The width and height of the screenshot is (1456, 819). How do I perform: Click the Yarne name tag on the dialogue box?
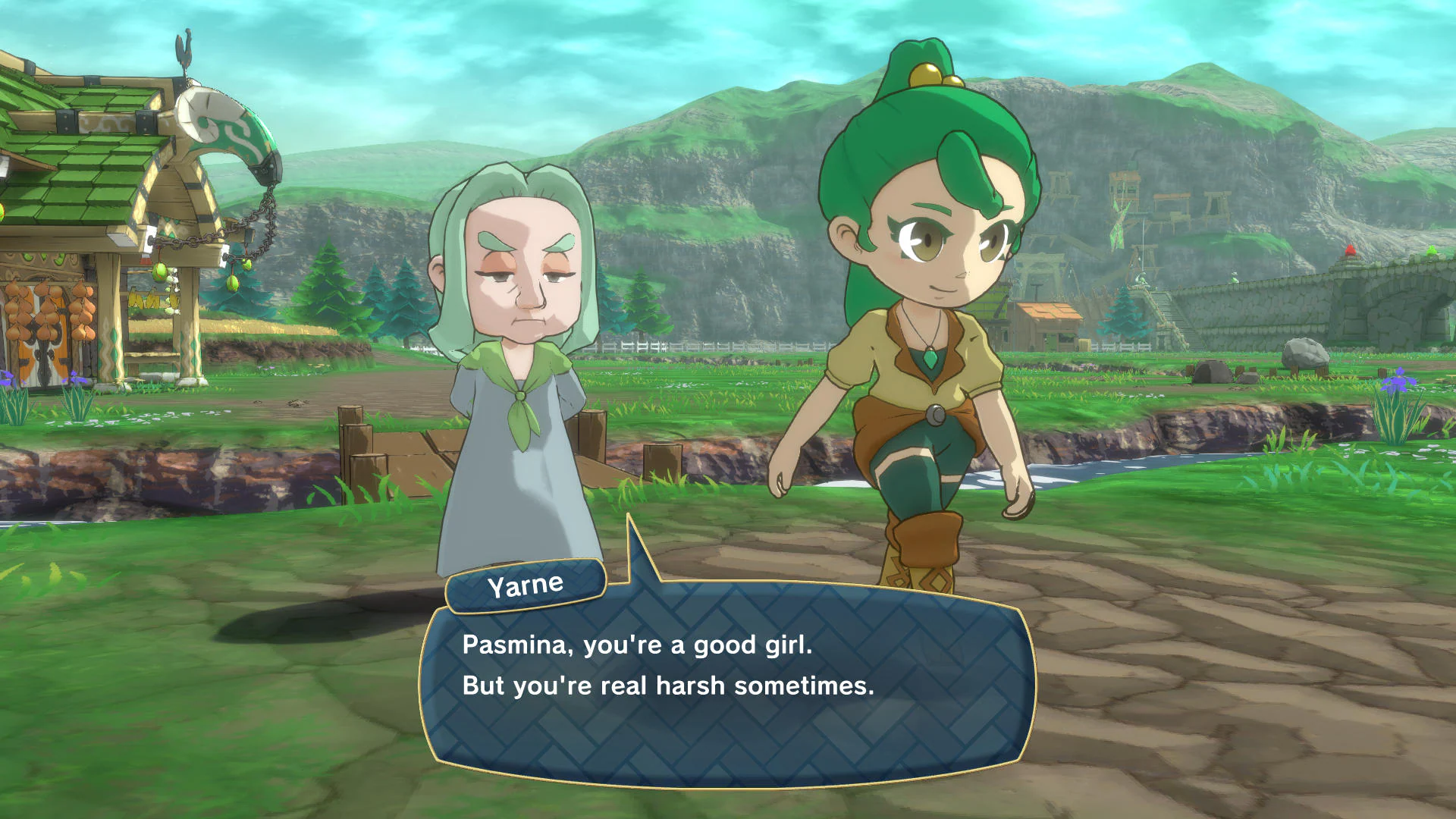click(523, 584)
